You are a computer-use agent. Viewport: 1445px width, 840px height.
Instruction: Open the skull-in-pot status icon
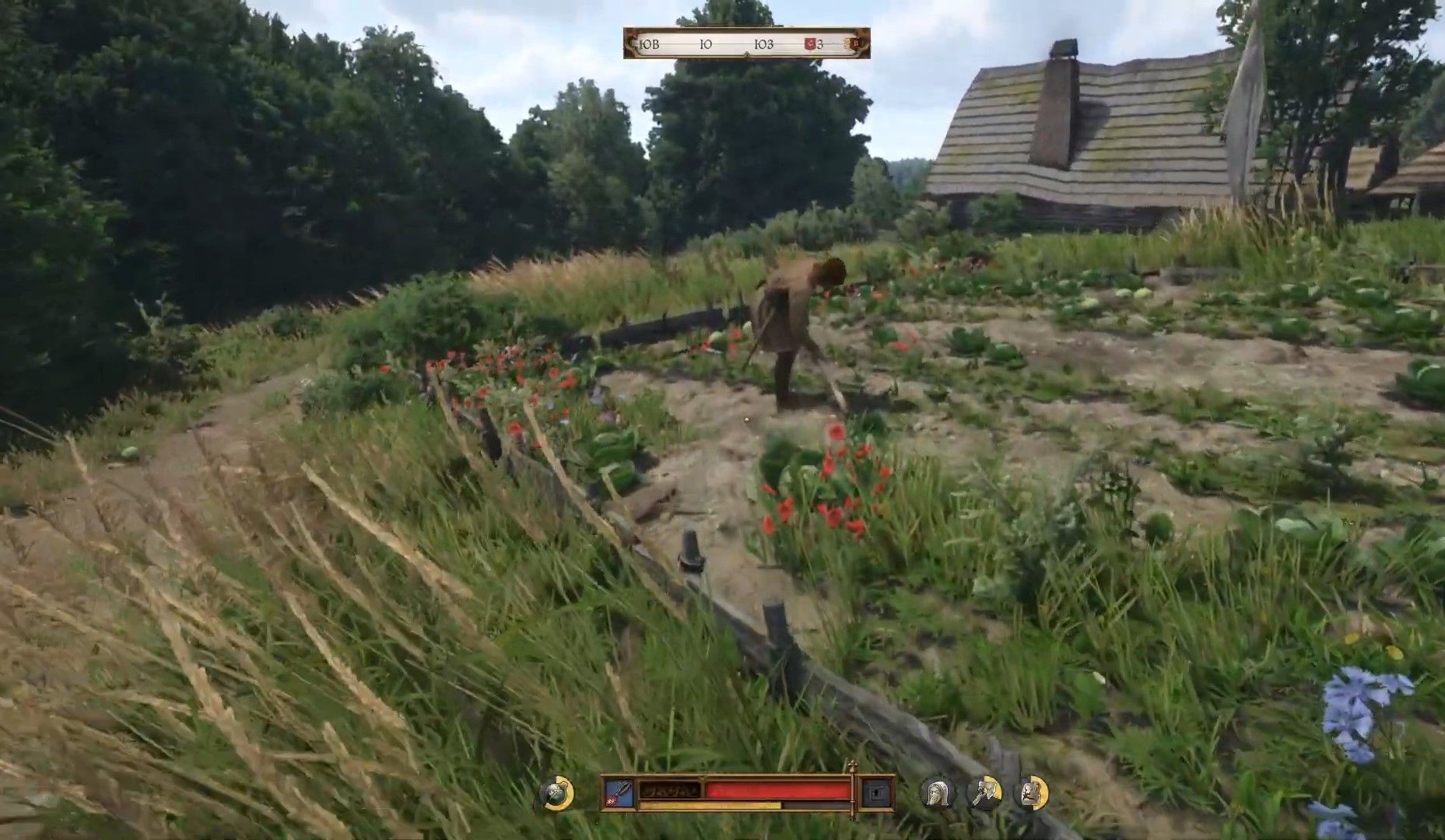click(x=556, y=793)
